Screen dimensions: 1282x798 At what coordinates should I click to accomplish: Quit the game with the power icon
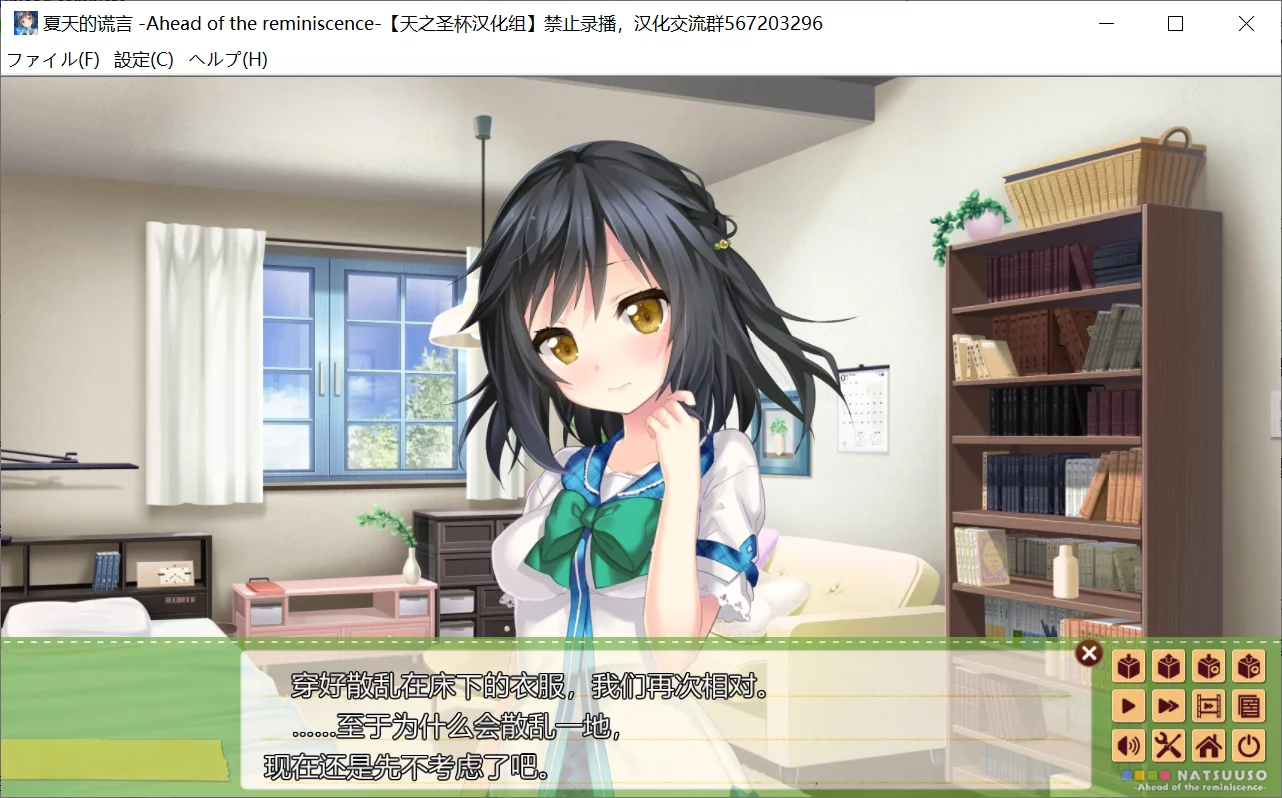pyautogui.click(x=1248, y=746)
